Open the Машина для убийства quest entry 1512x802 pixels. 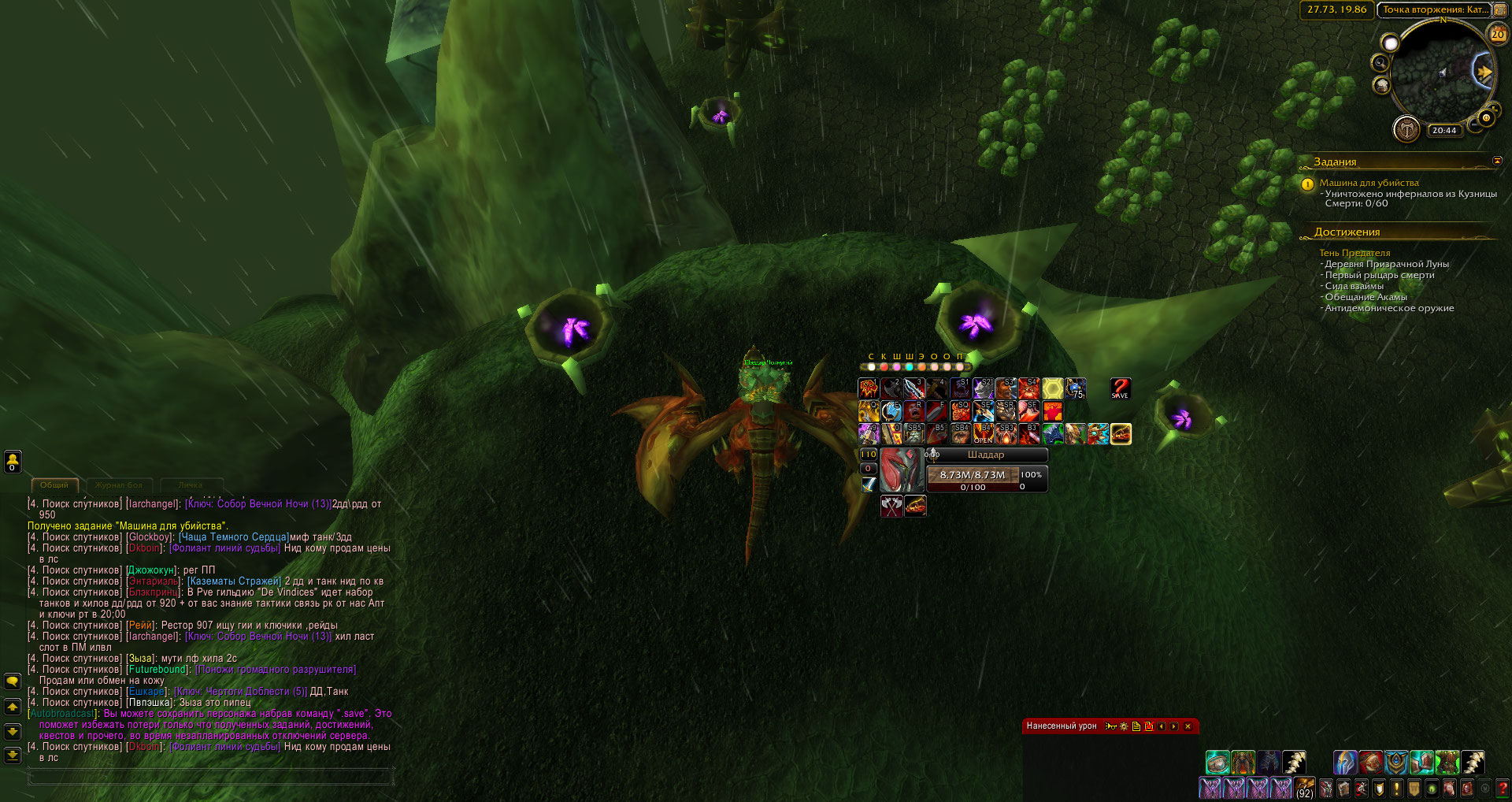point(1369,183)
